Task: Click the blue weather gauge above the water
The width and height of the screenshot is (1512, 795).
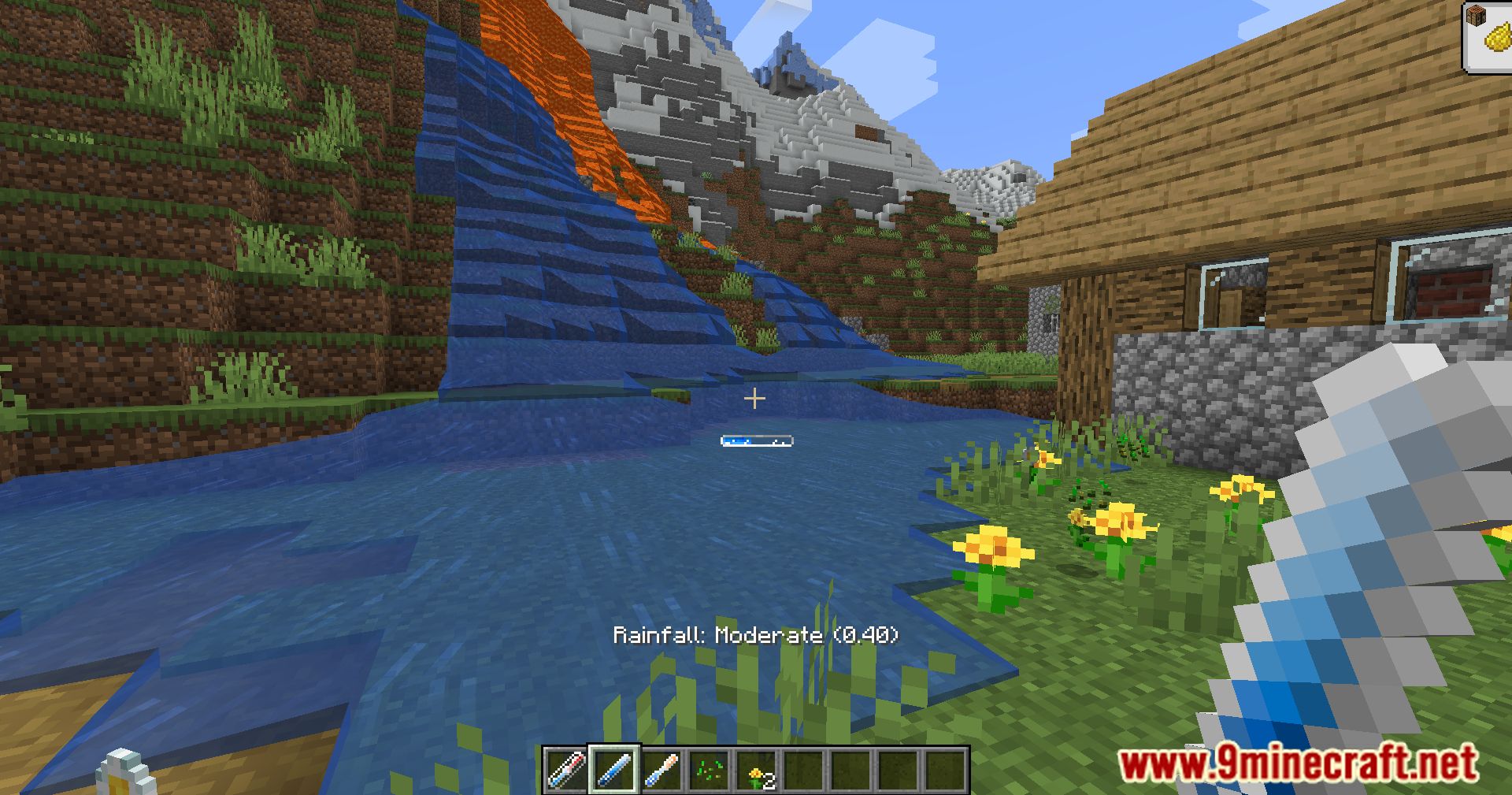Action: click(756, 441)
